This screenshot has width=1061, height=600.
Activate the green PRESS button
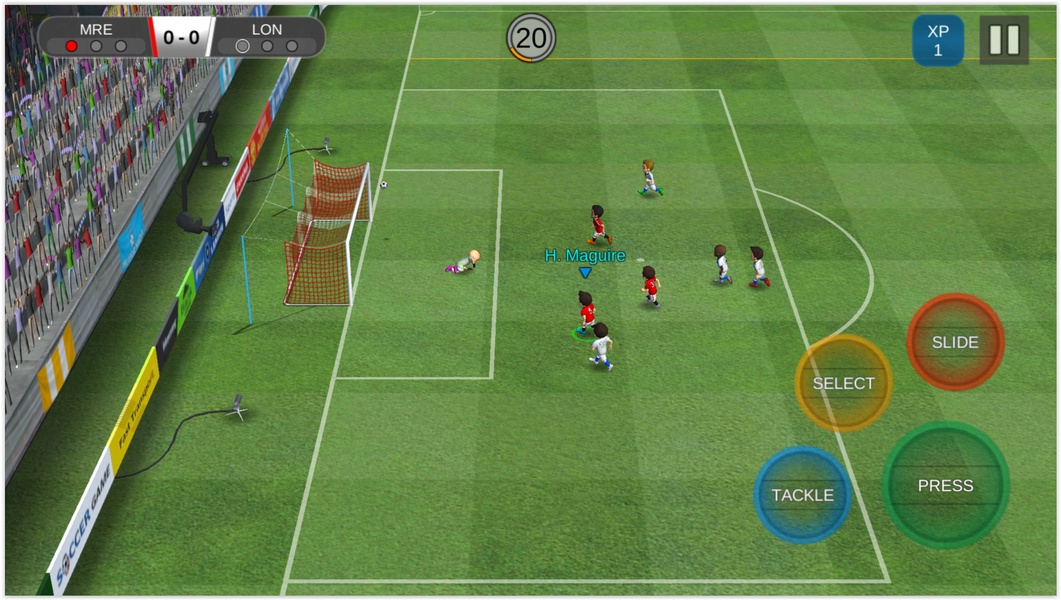945,485
